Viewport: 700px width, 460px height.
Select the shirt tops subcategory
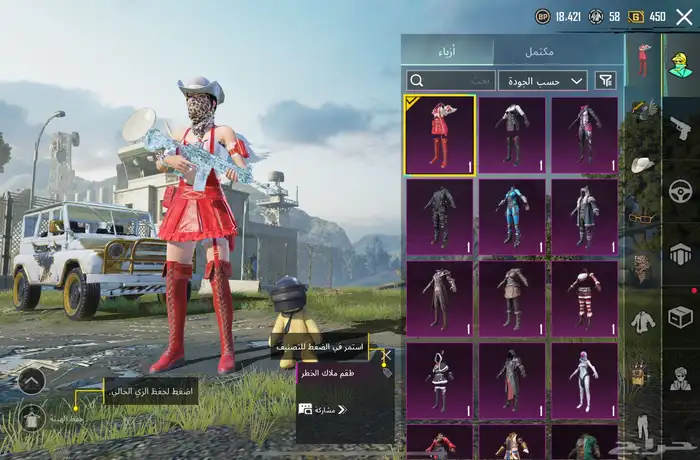tap(641, 321)
